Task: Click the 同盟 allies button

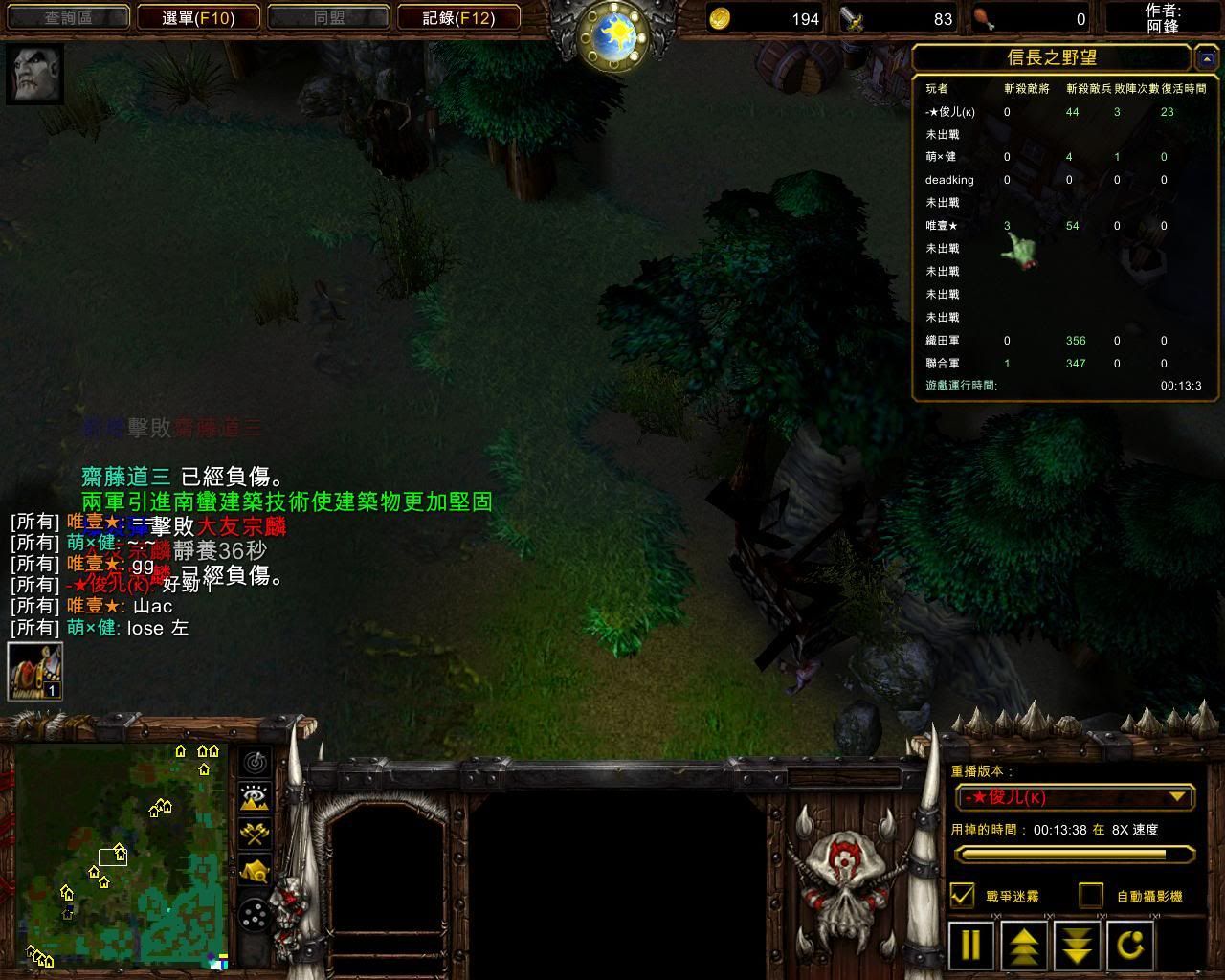Action: coord(329,18)
